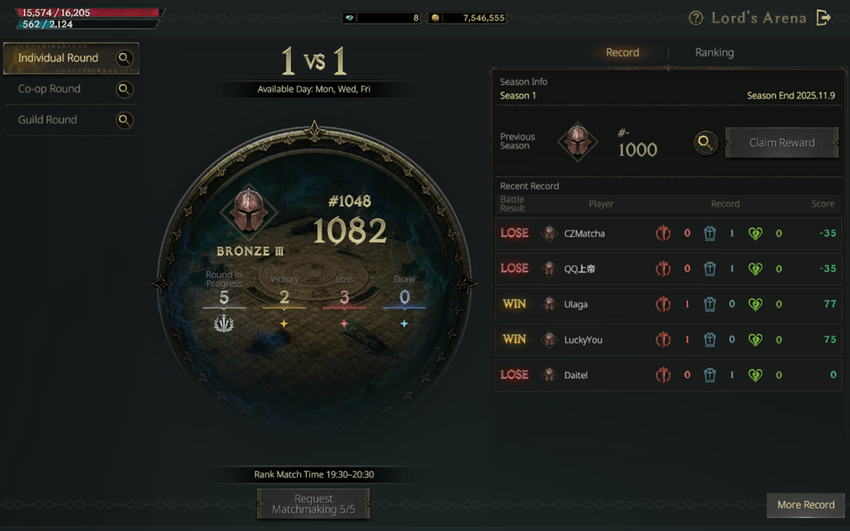Switch to the Ranking tab
The image size is (850, 531).
[x=714, y=52]
